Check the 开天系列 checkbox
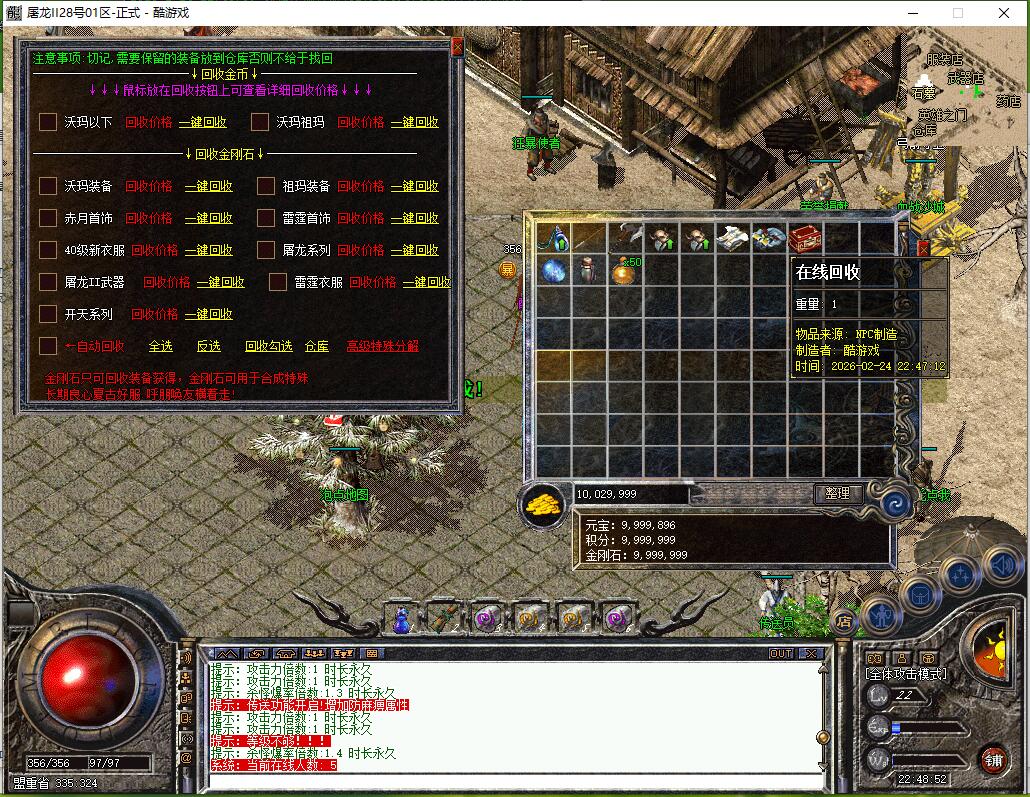The image size is (1030, 797). [48, 314]
